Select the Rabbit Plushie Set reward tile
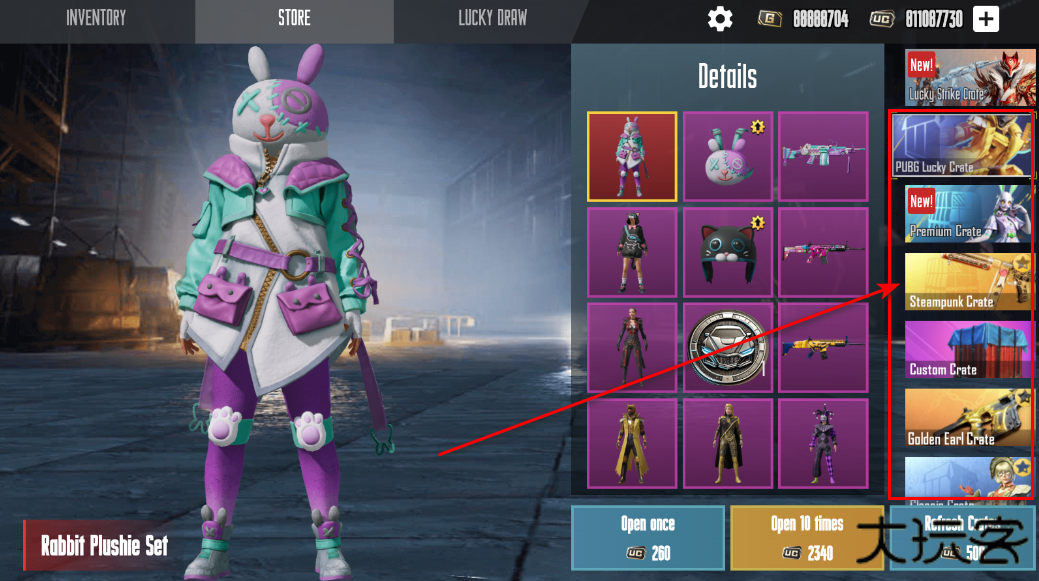Viewport: 1039px width, 581px height. 632,156
